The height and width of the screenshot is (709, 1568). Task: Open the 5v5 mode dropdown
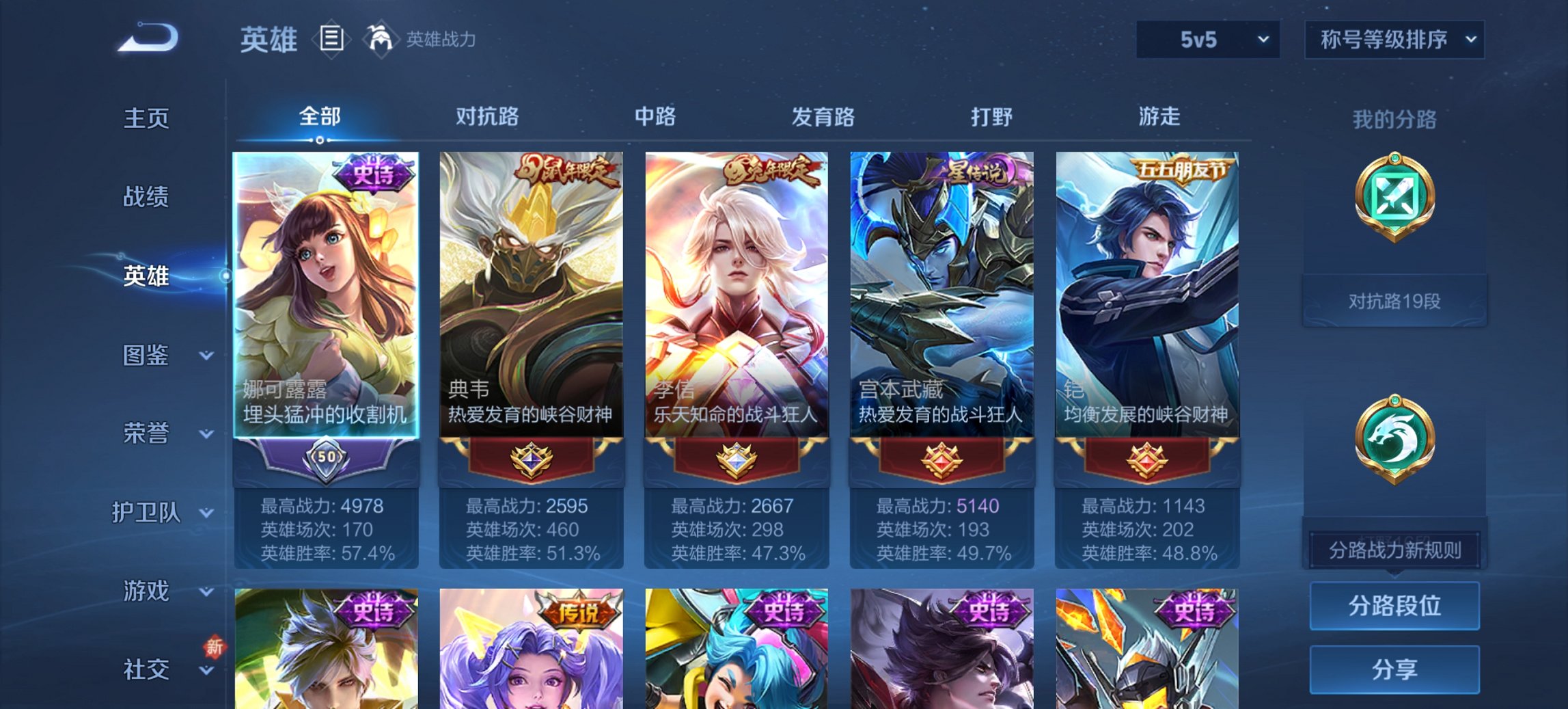(1208, 40)
